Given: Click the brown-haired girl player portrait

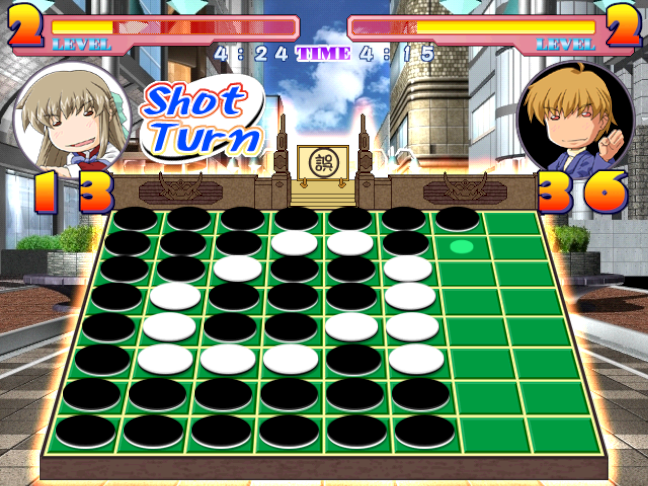Looking at the screenshot, I should [72, 118].
